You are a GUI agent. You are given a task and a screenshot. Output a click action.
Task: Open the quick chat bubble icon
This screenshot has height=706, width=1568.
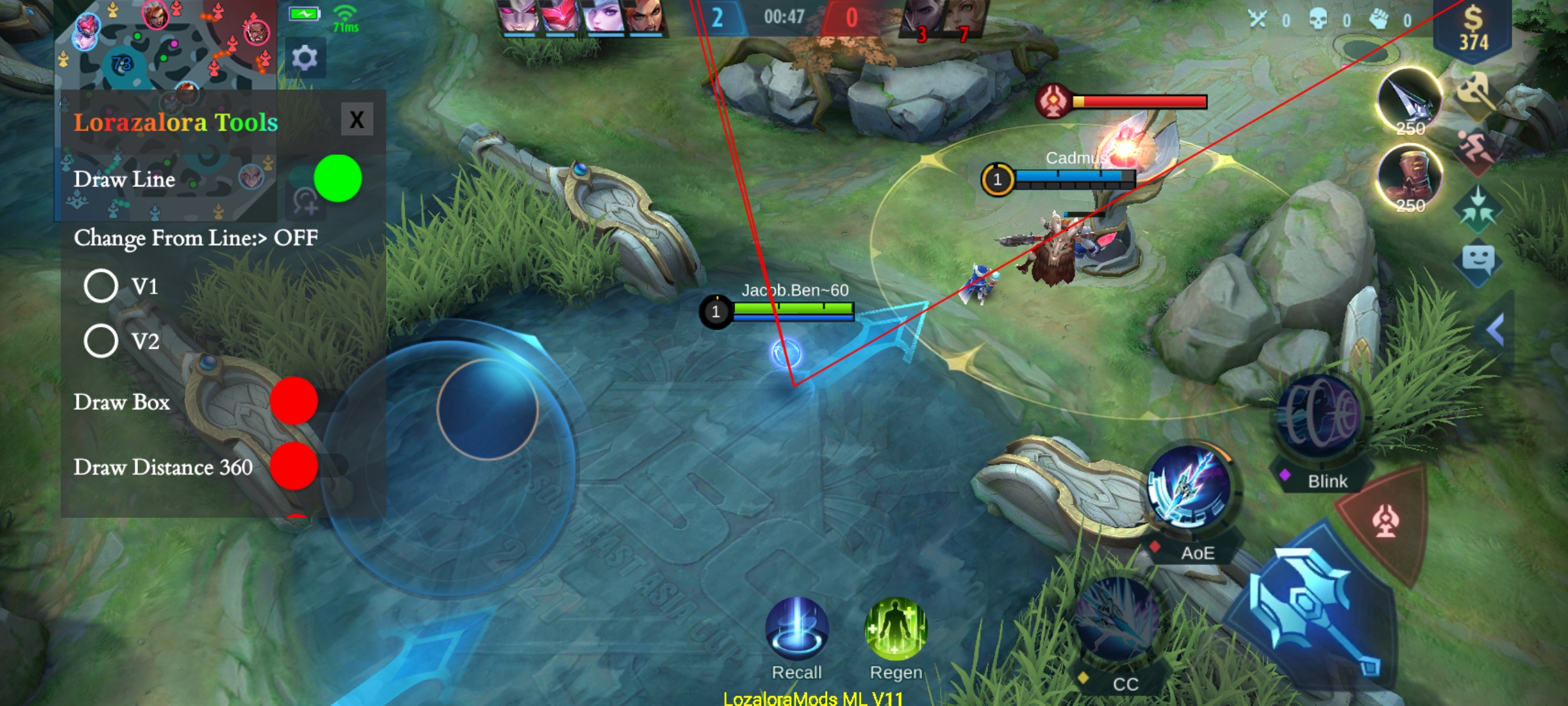click(x=1478, y=260)
